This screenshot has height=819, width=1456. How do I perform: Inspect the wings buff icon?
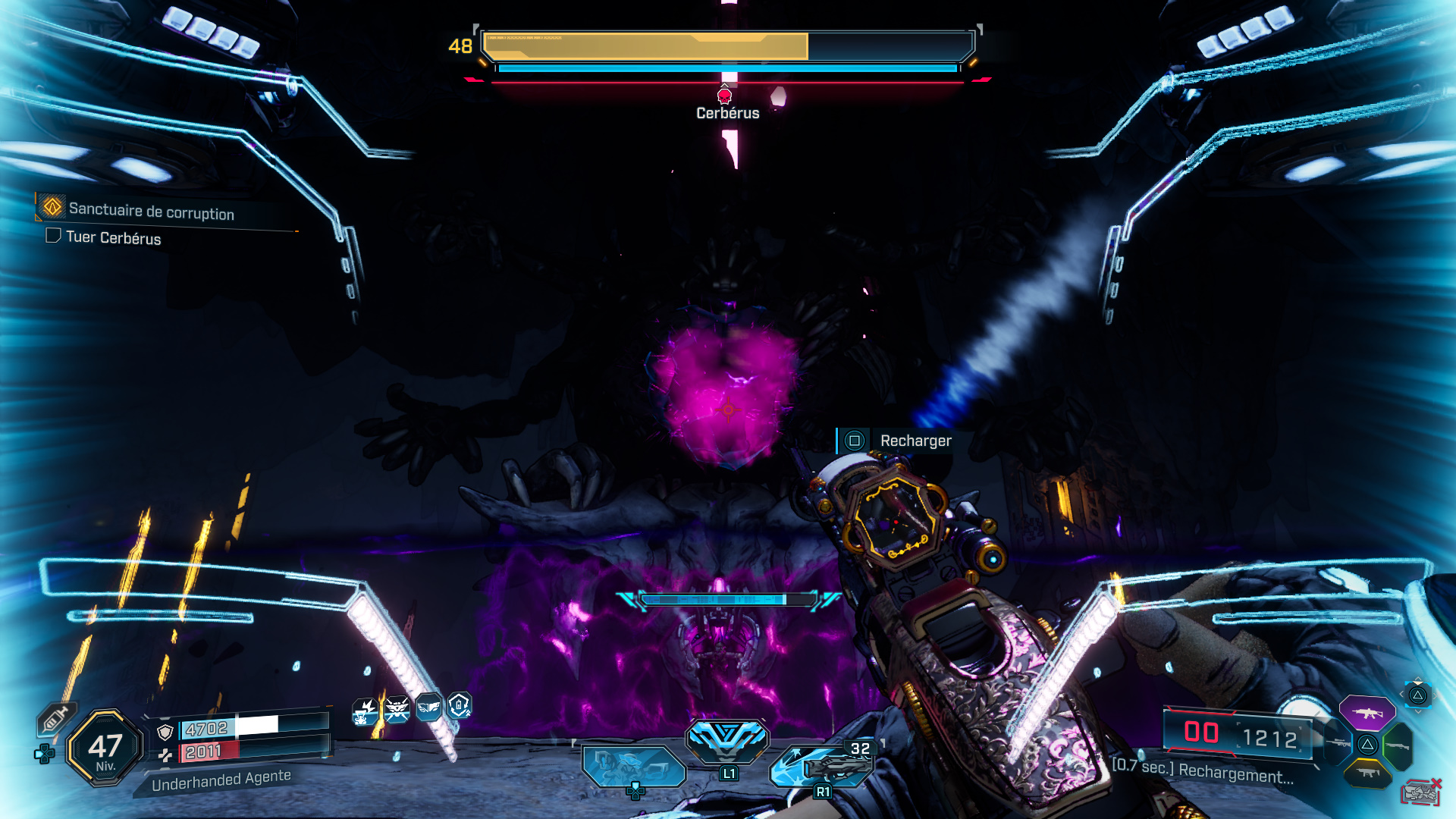pos(428,707)
